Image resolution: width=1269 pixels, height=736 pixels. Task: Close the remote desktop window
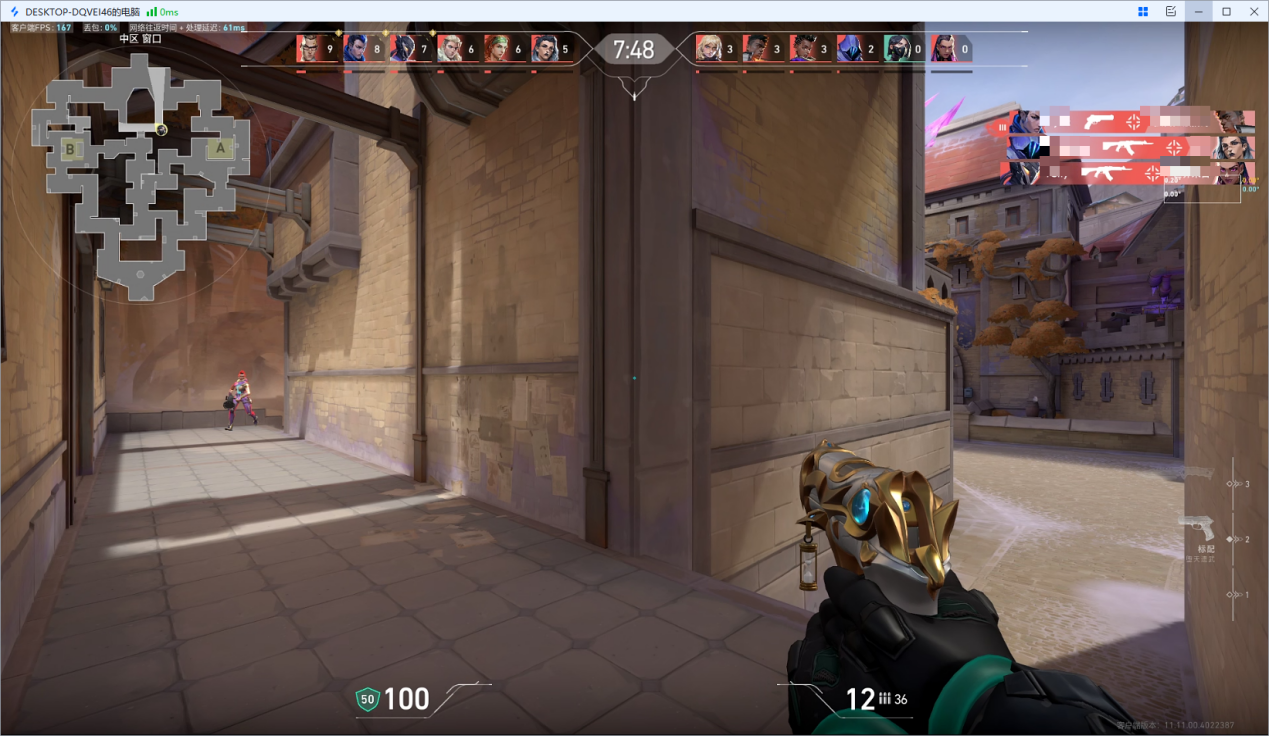coord(1253,11)
